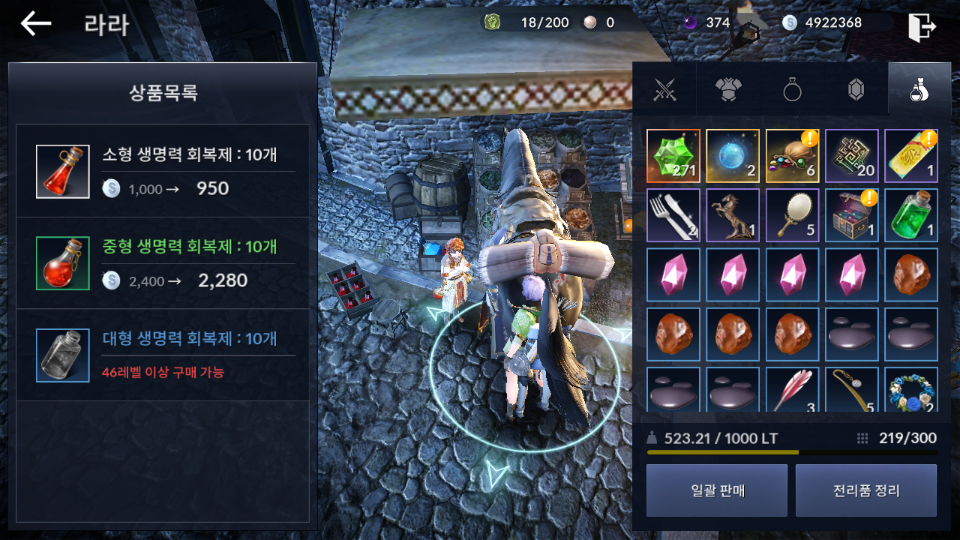This screenshot has height=540, width=960.
Task: Switch to the weapons tab with crossed swords
Action: click(x=665, y=90)
